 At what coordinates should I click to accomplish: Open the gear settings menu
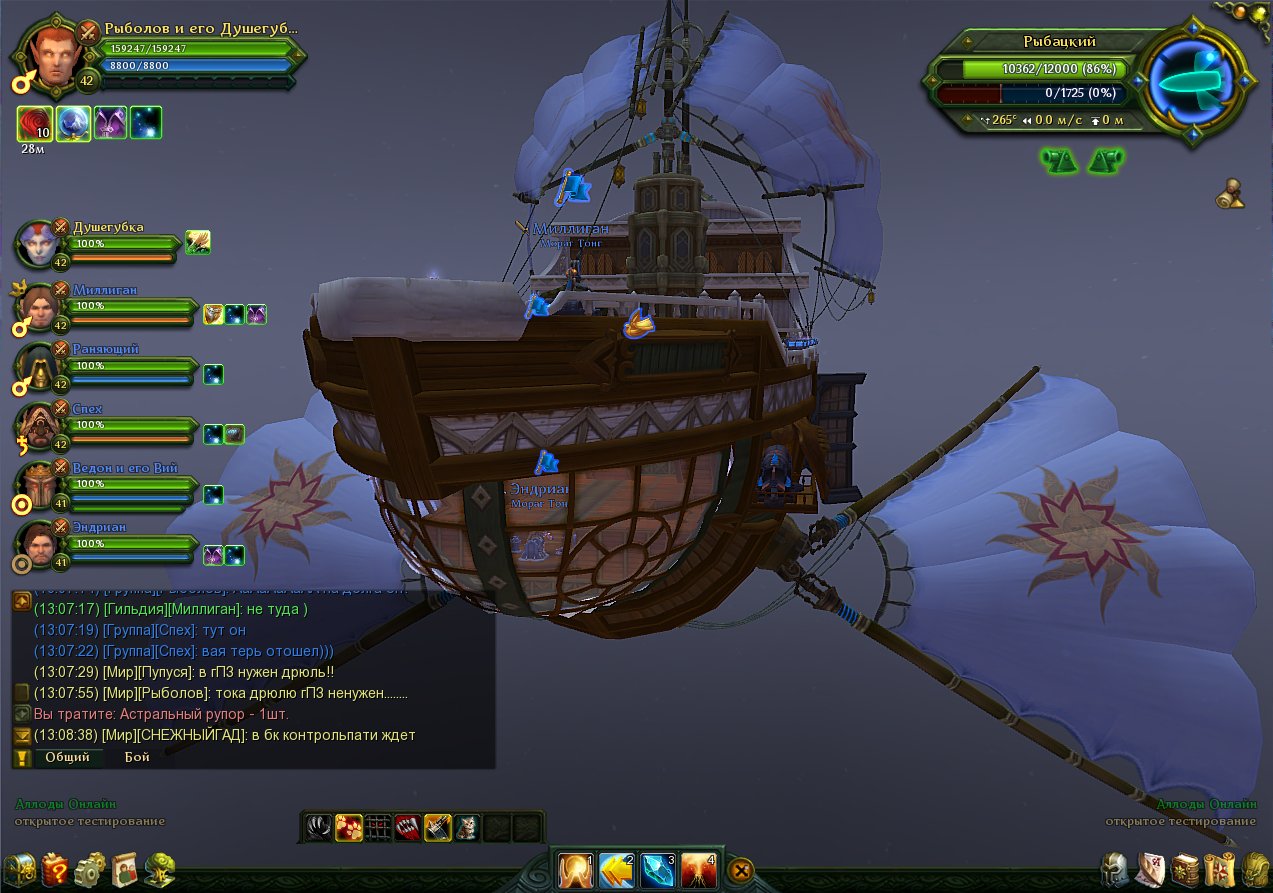click(x=90, y=870)
